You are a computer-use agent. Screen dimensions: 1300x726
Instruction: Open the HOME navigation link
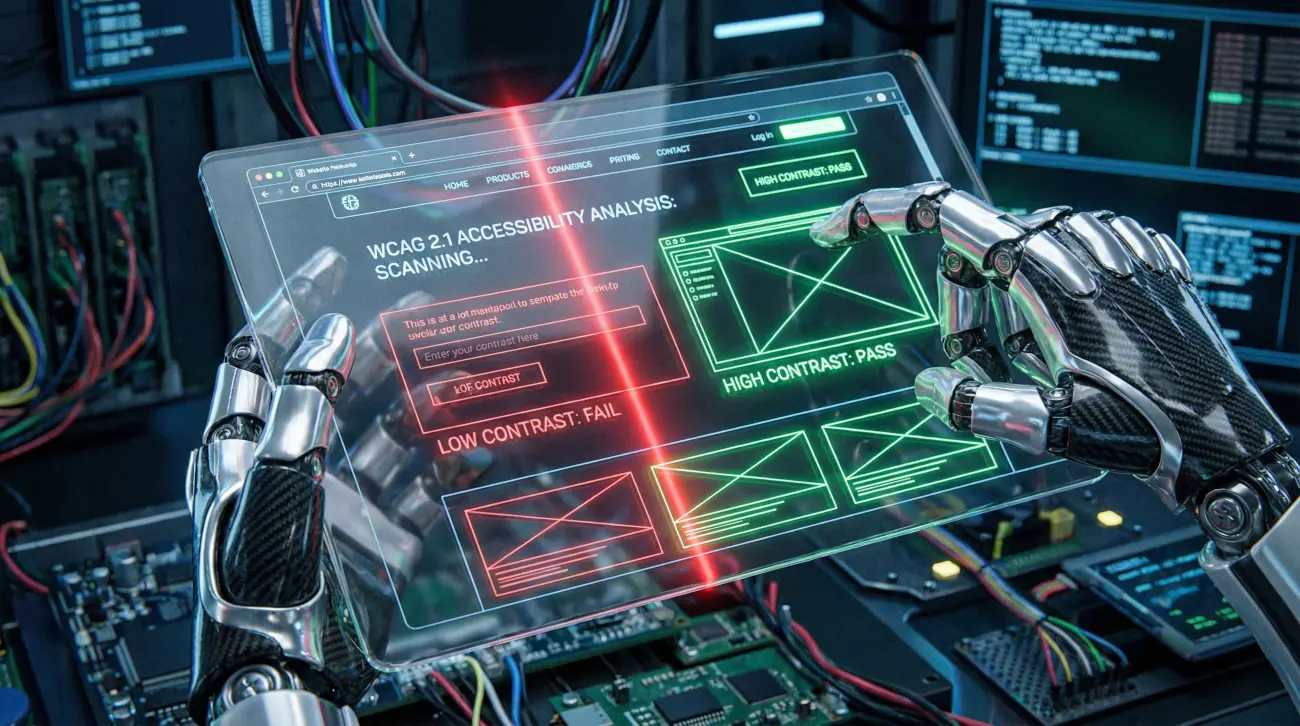tap(456, 185)
